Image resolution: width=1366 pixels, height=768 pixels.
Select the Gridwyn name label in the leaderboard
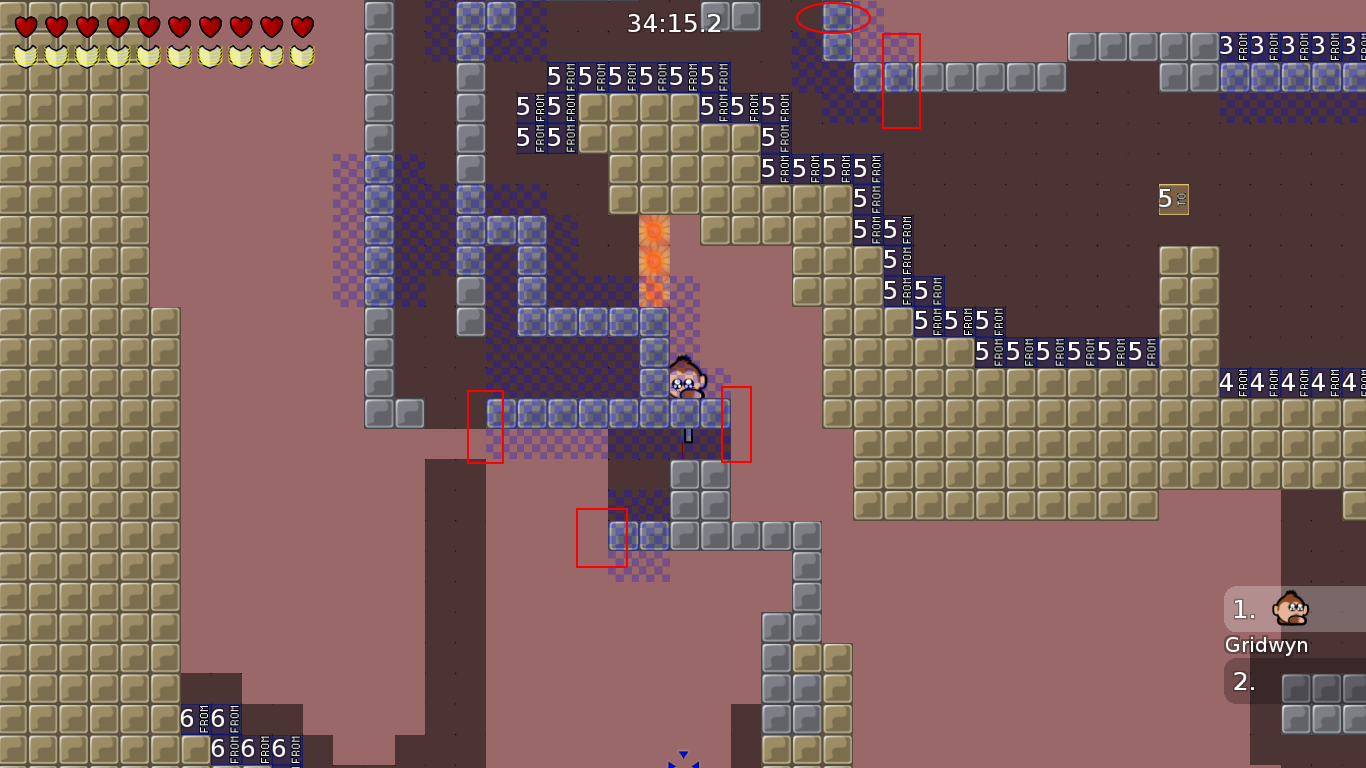[1267, 645]
